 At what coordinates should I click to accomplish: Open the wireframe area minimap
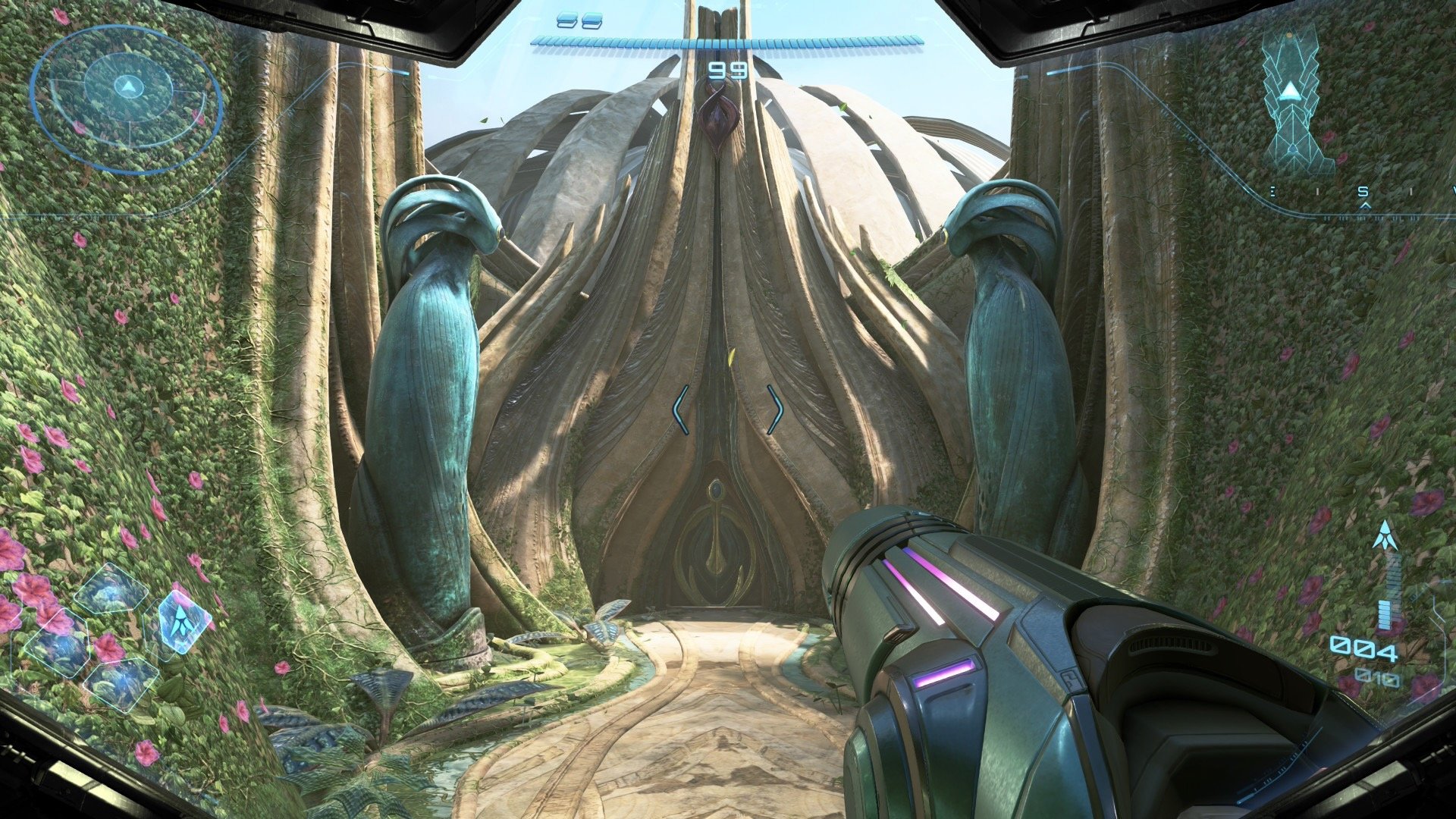(1291, 102)
